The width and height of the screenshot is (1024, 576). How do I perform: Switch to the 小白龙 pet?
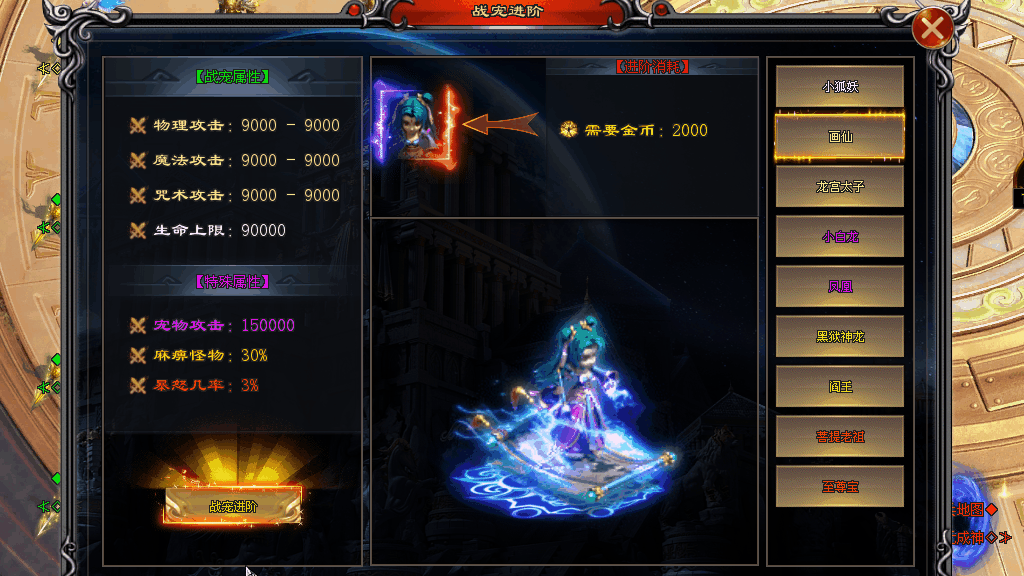click(840, 237)
